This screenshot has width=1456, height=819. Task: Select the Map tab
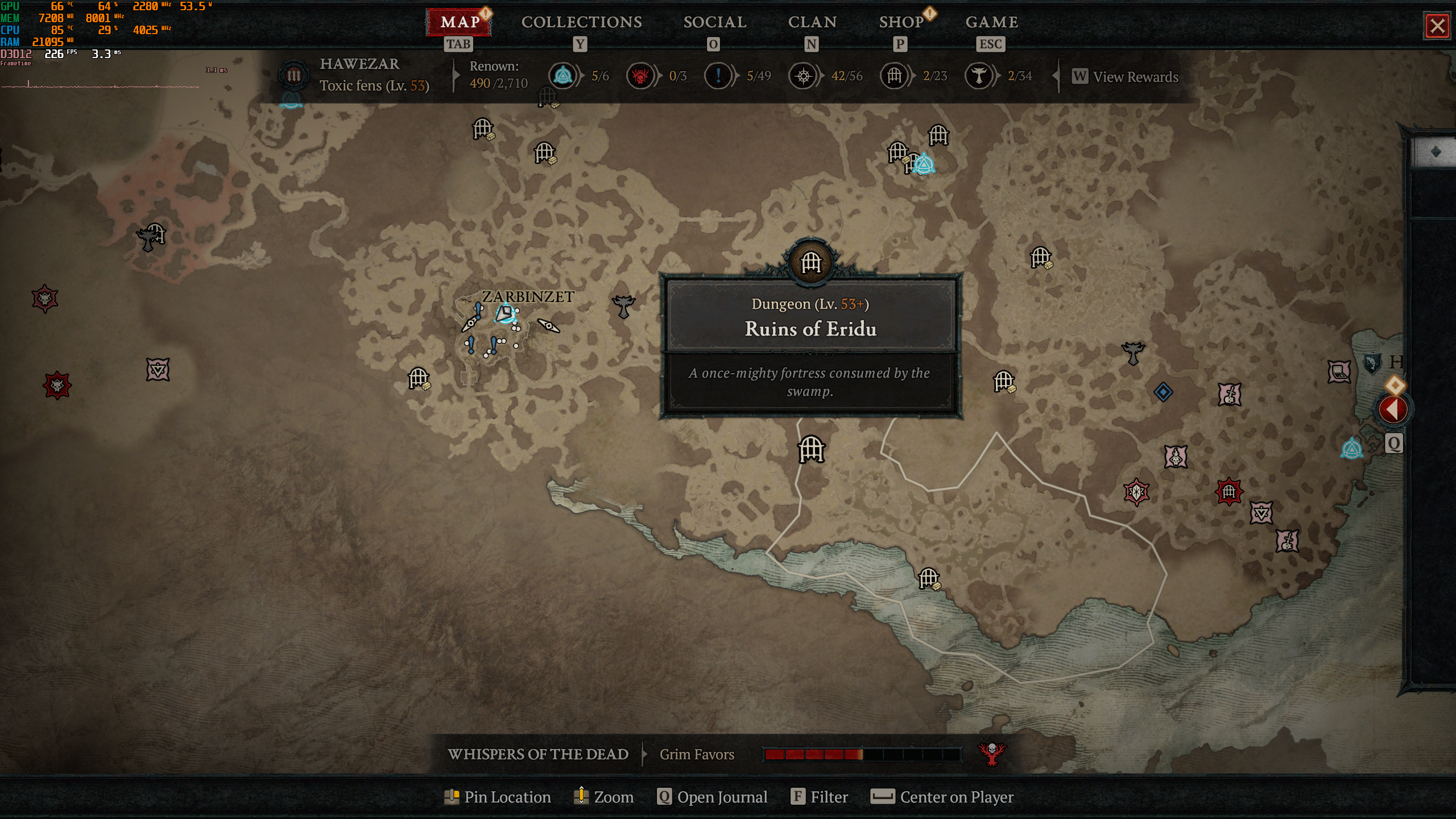pyautogui.click(x=460, y=22)
